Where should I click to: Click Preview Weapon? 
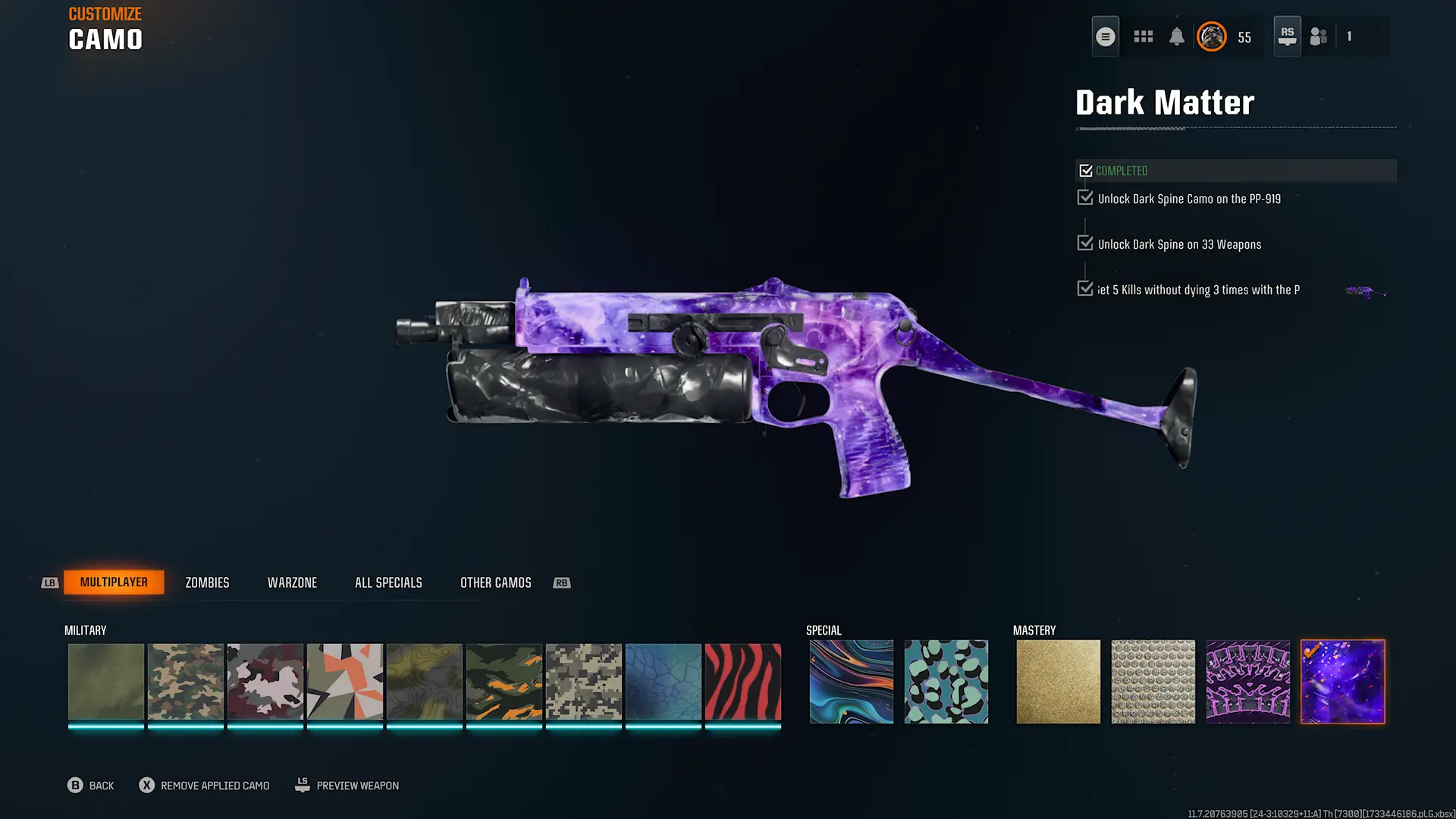click(347, 785)
